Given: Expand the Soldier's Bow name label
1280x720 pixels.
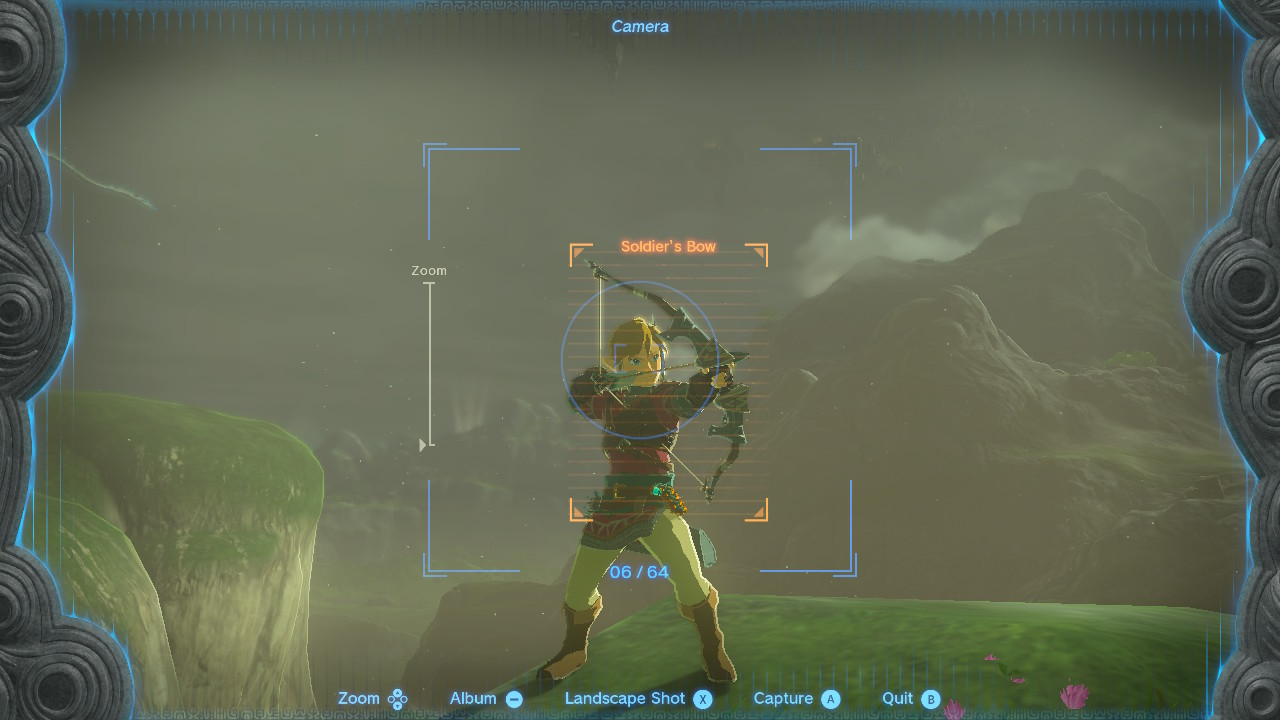Looking at the screenshot, I should (x=668, y=244).
